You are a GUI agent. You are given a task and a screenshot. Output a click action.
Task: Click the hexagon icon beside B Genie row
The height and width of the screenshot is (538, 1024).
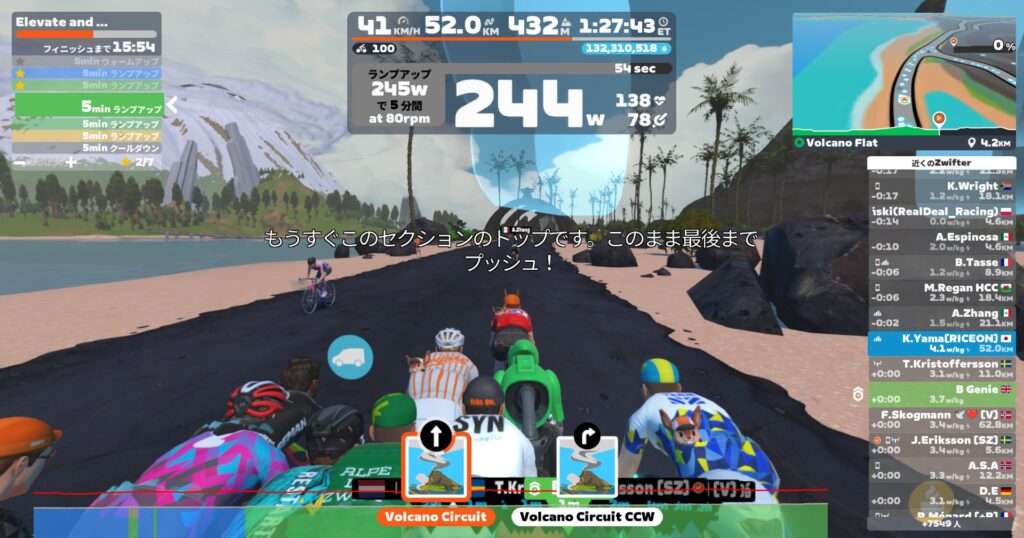click(x=857, y=395)
